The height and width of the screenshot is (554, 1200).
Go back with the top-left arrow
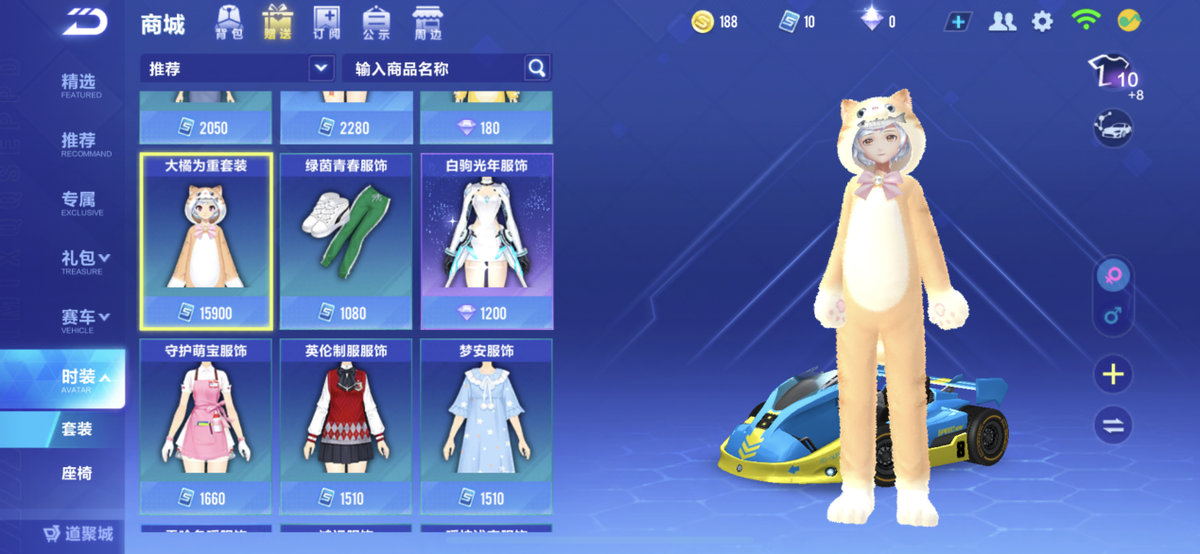click(x=85, y=22)
